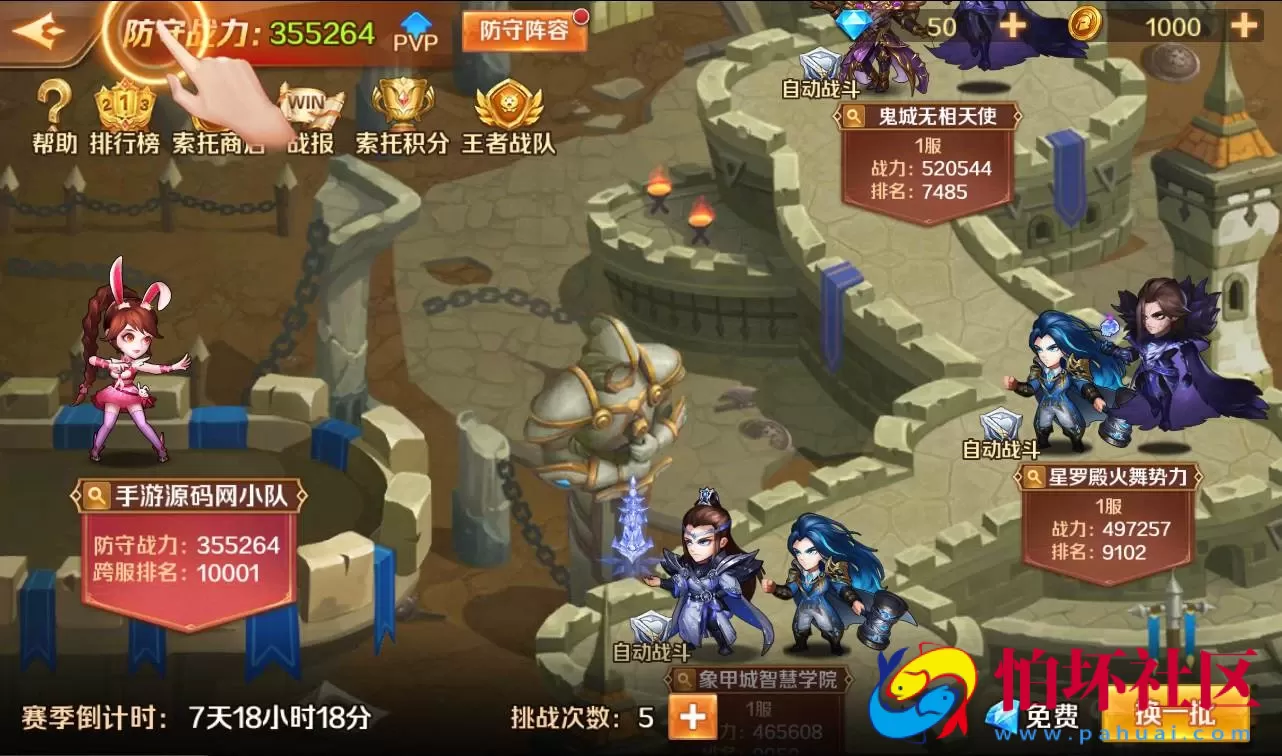Open the 防守阵容 defense lineup panel
The image size is (1282, 756).
click(x=522, y=32)
